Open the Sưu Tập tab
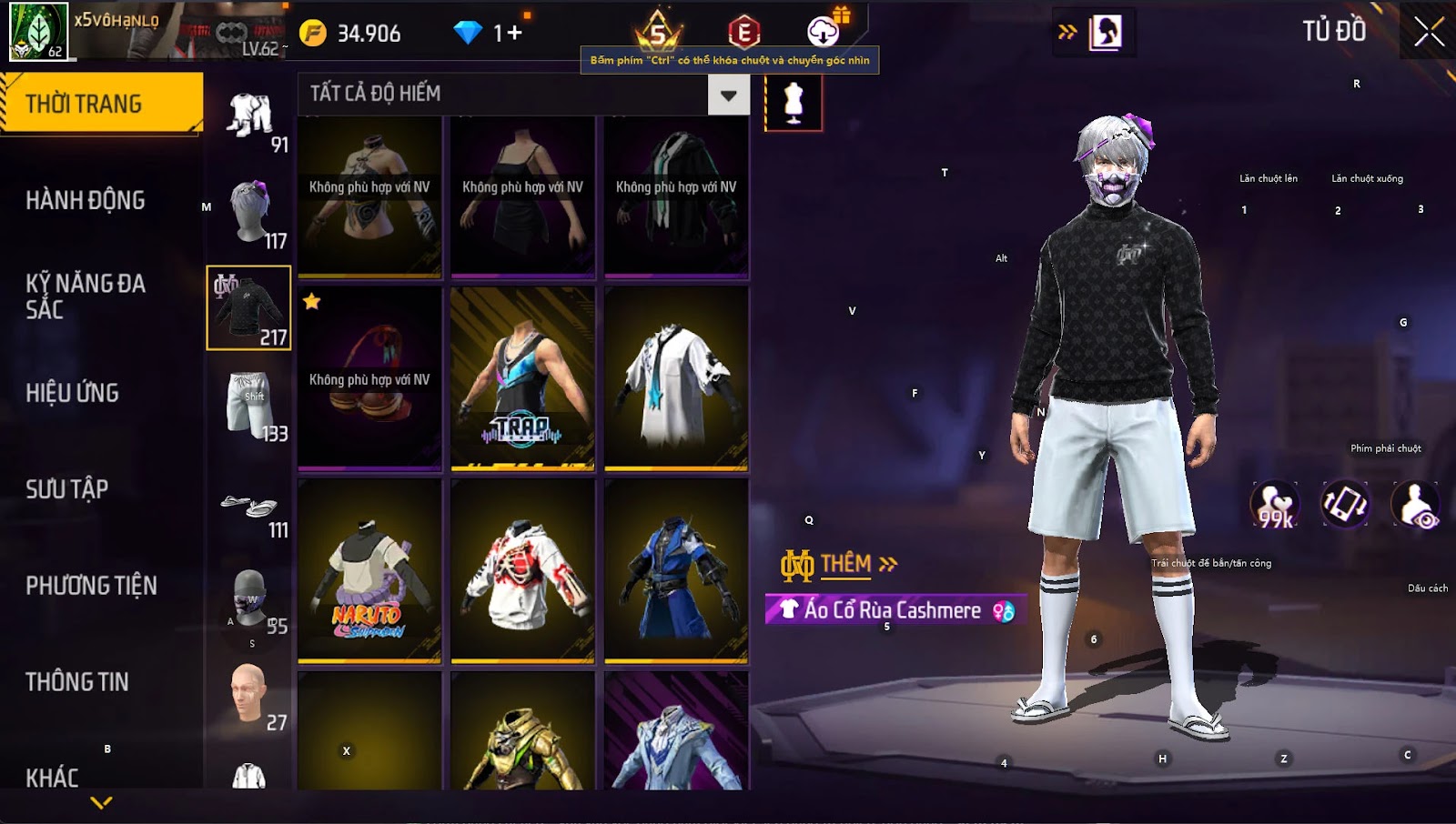Viewport: 1456px width, 824px height. [67, 489]
